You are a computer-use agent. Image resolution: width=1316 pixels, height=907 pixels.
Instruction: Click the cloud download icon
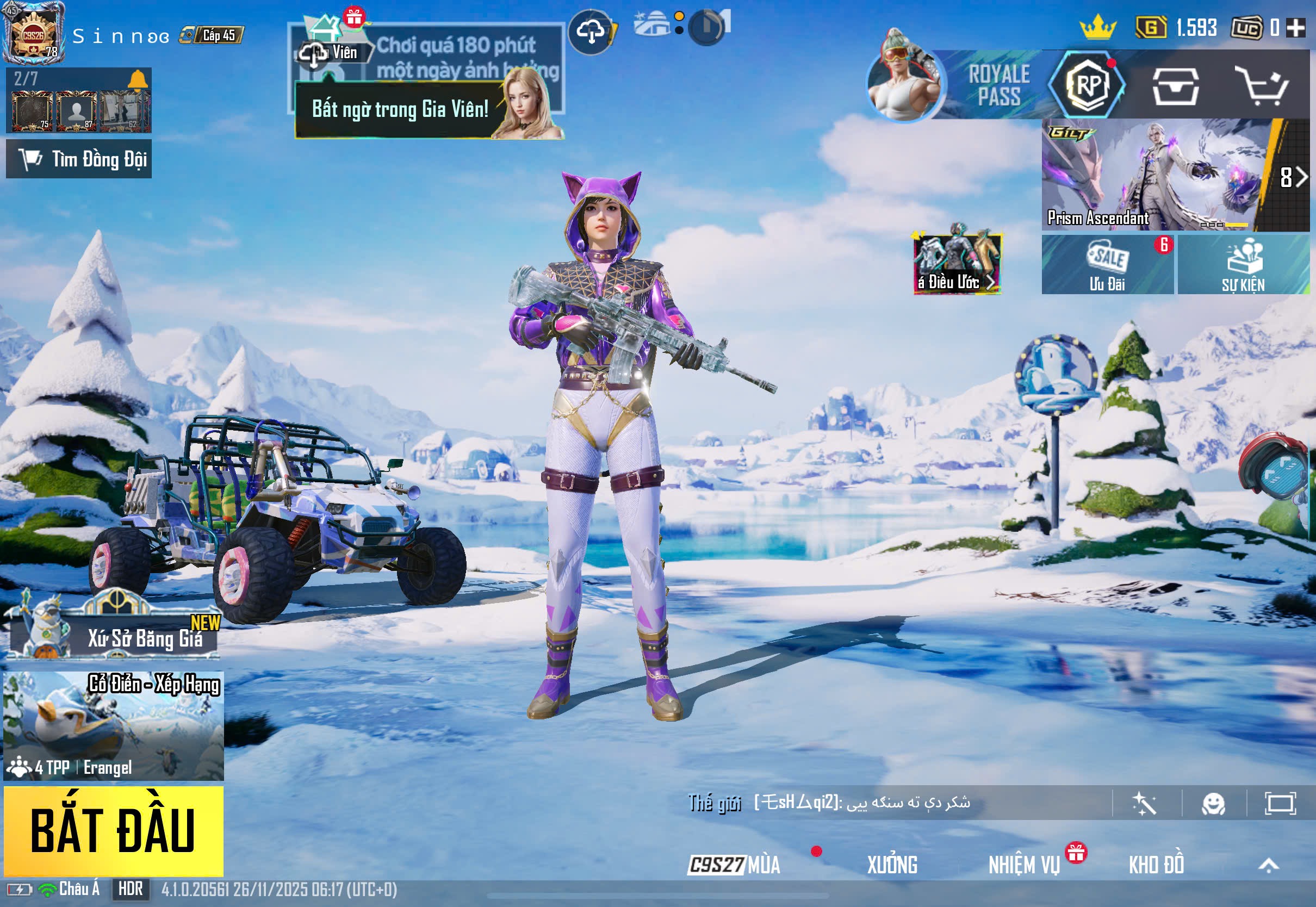pyautogui.click(x=591, y=32)
